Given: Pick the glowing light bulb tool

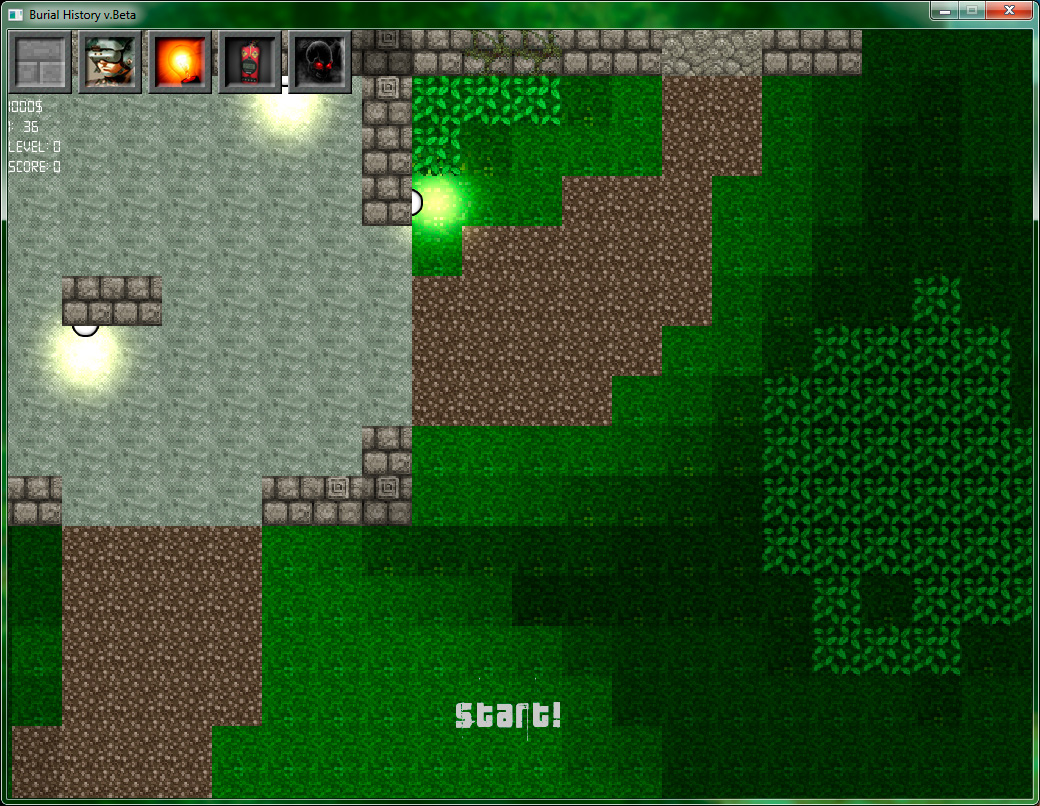Looking at the screenshot, I should pyautogui.click(x=180, y=62).
